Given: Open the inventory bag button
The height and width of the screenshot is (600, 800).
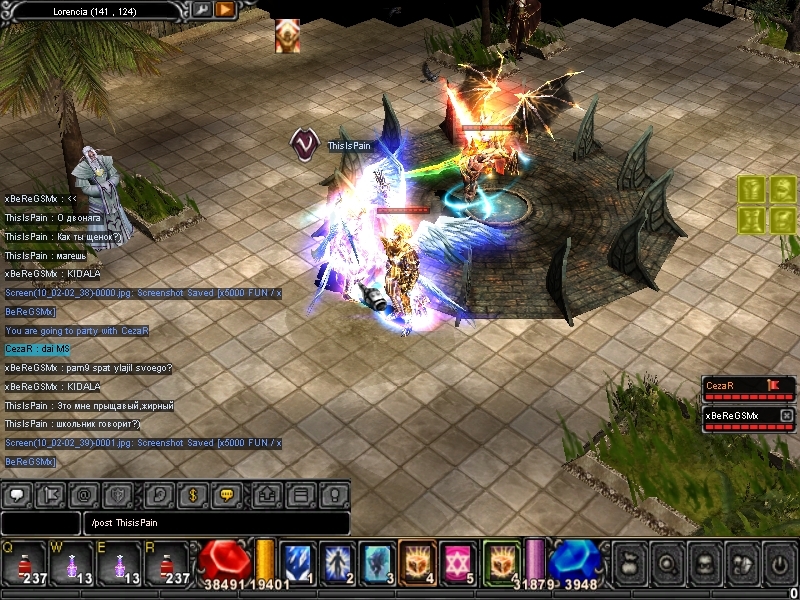Looking at the screenshot, I should 632,564.
